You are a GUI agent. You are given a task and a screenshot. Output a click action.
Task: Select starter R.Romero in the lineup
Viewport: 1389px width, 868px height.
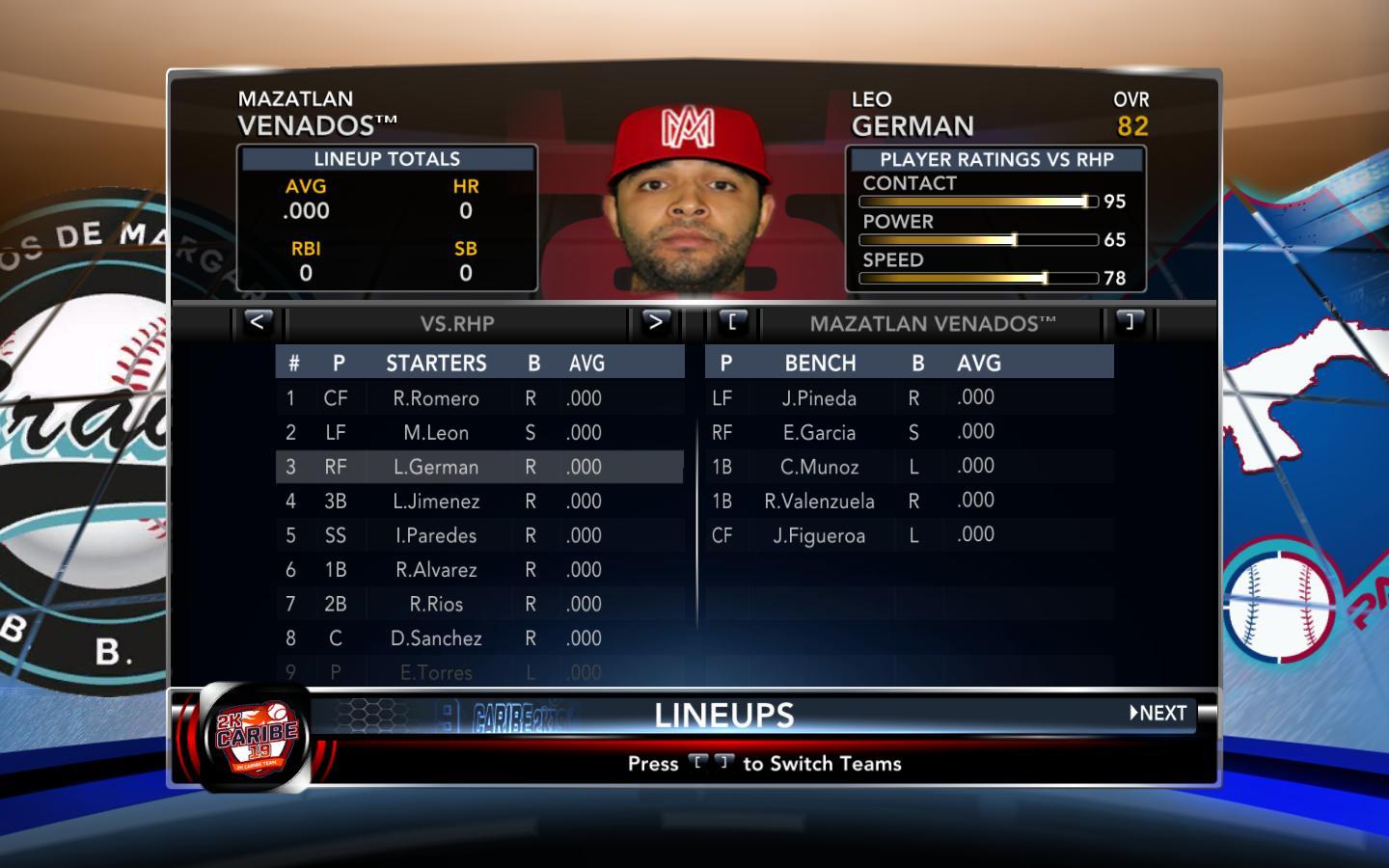(436, 398)
